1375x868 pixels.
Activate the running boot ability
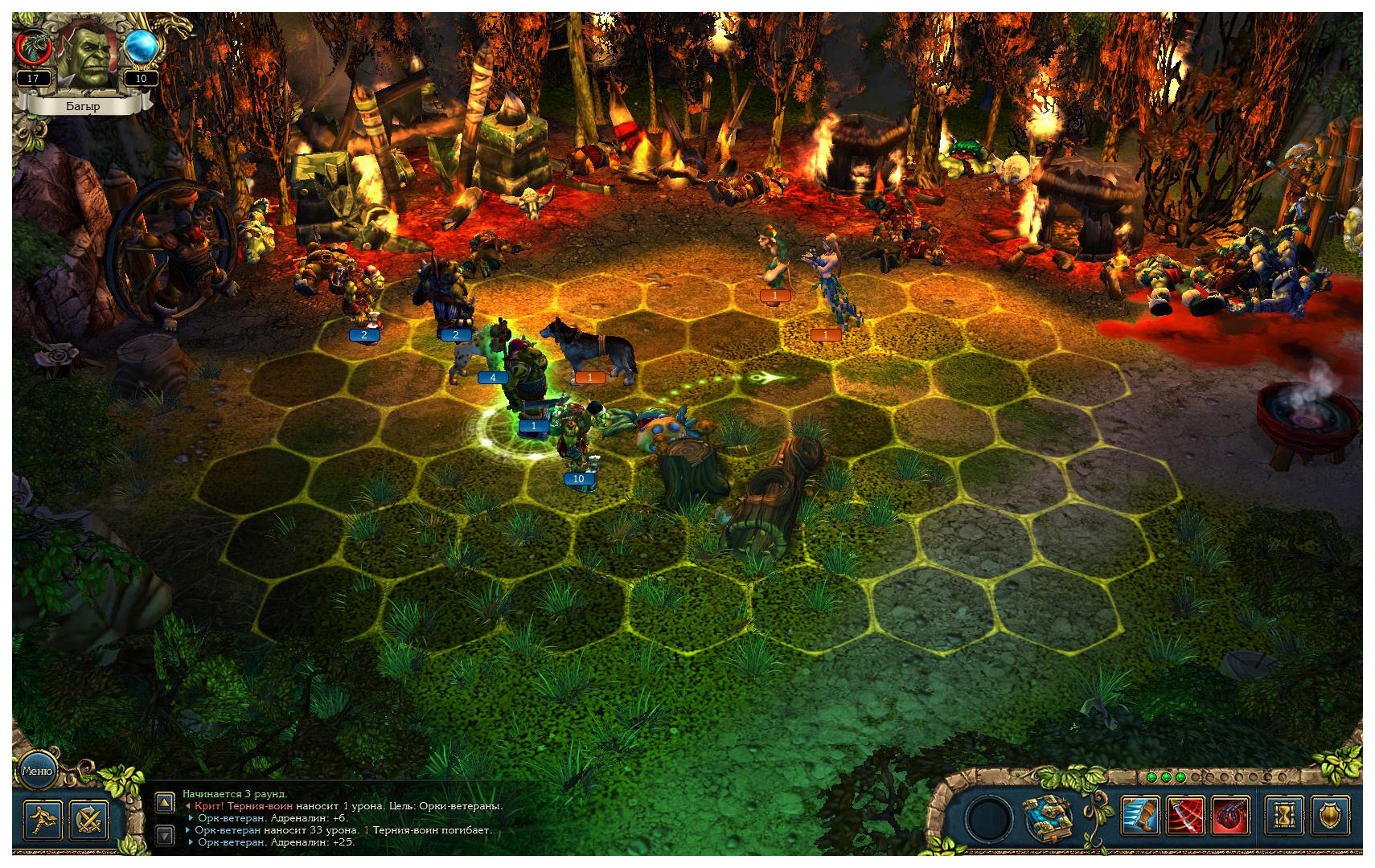tap(1140, 817)
